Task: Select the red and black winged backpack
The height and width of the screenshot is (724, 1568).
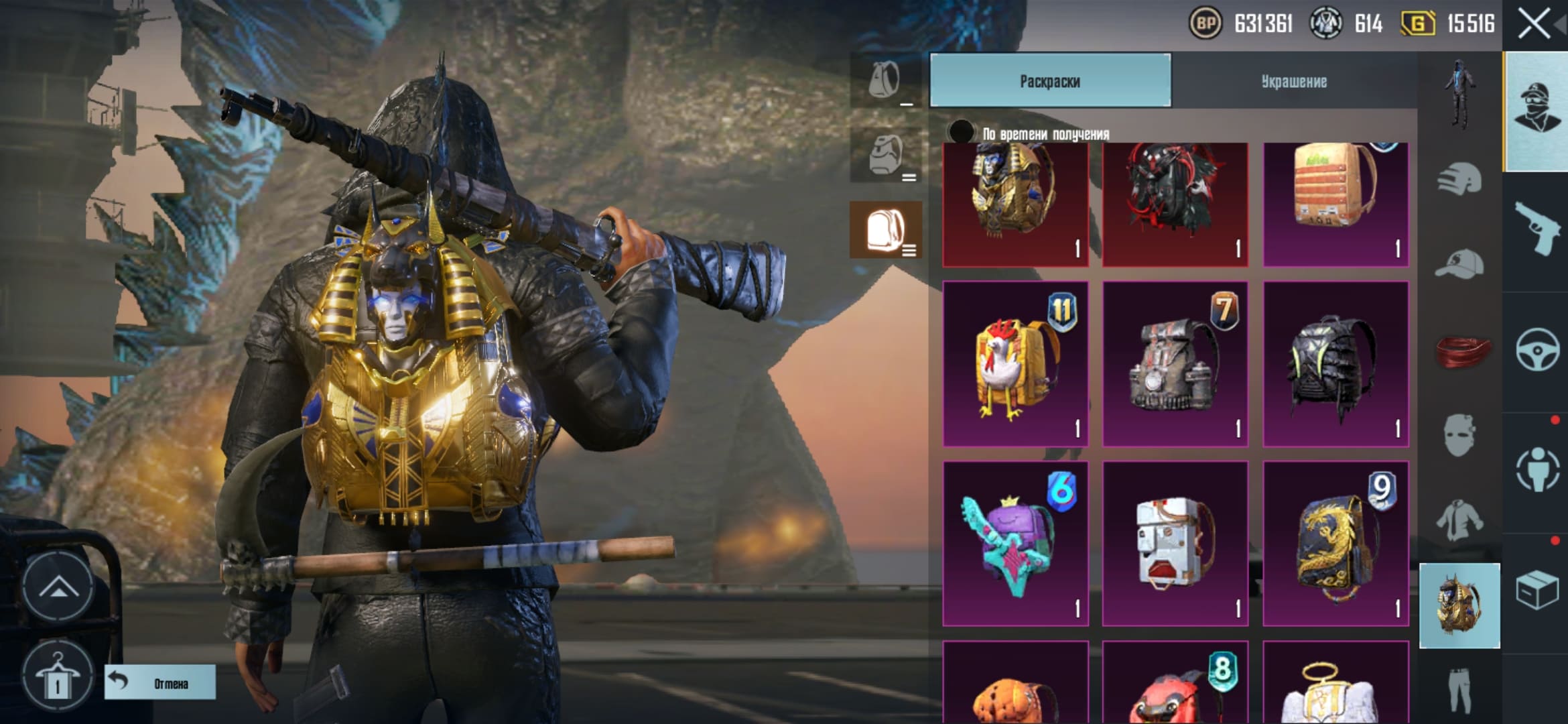Action: point(1175,204)
